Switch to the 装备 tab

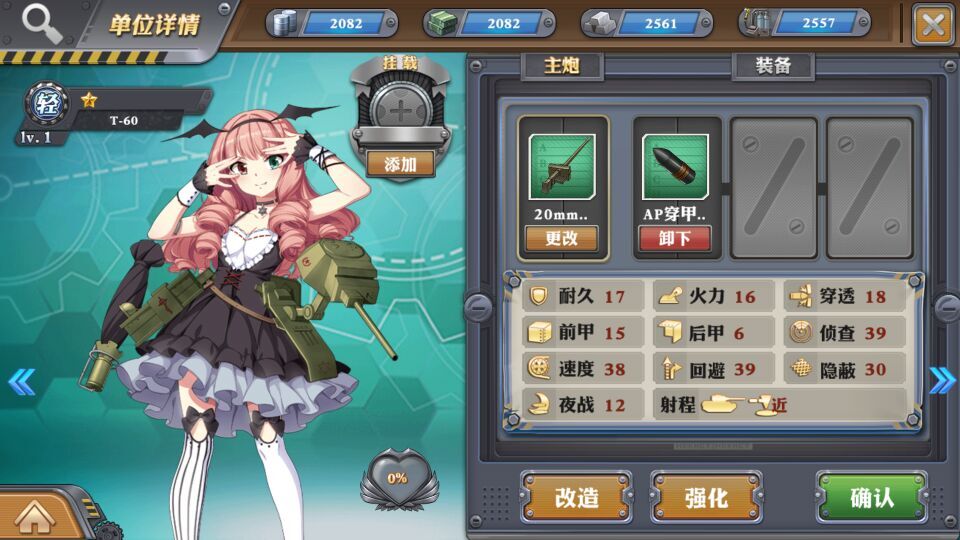pyautogui.click(x=773, y=66)
